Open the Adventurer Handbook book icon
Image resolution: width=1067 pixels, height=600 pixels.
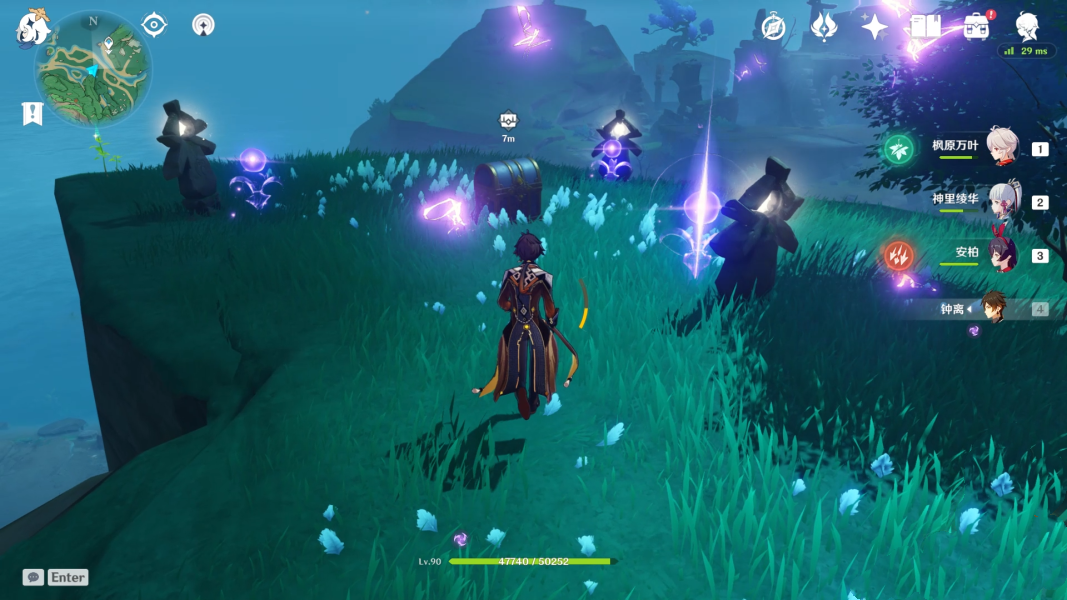(x=925, y=27)
